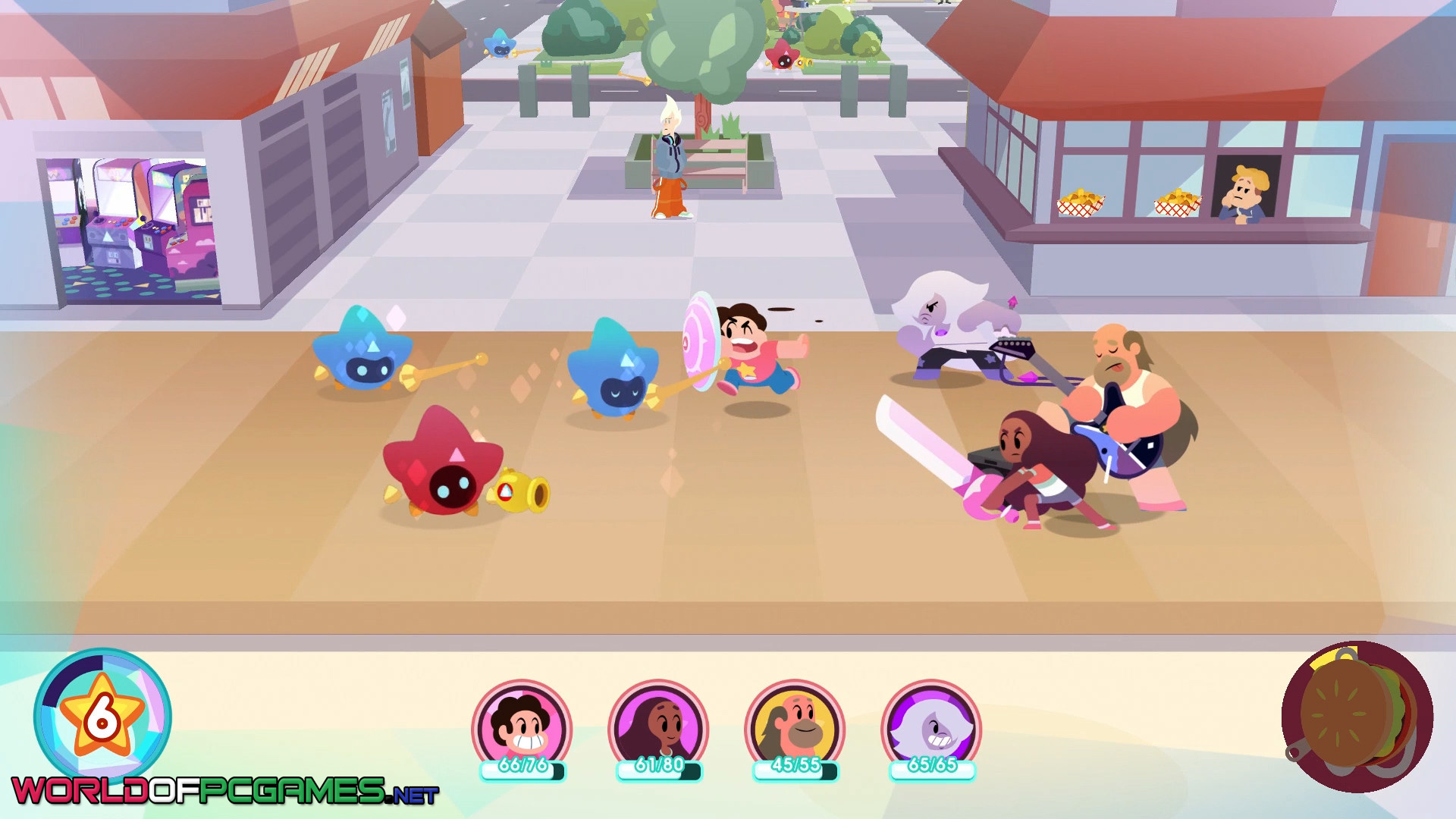
Task: Click the star points meter showing 6
Action: (102, 715)
